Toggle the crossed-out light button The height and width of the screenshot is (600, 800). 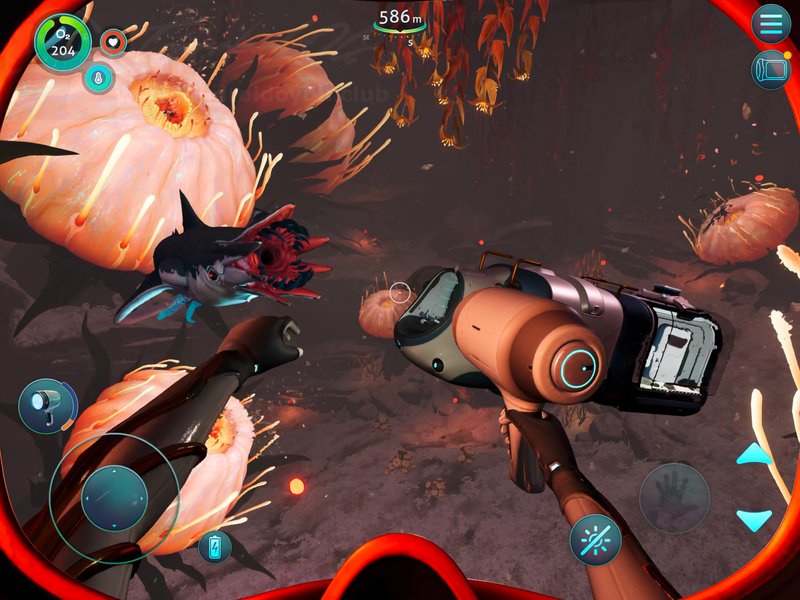pyautogui.click(x=595, y=540)
